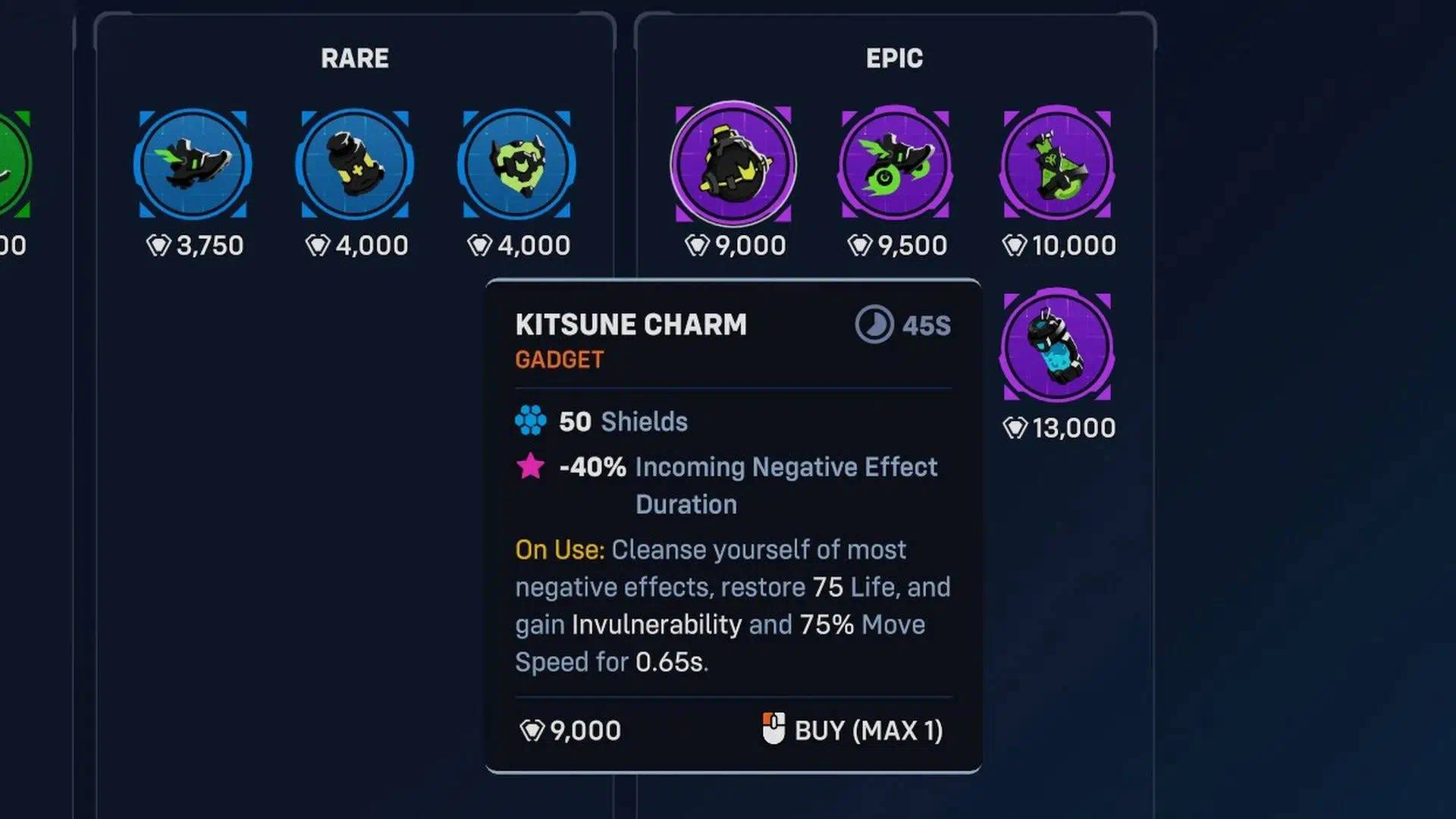1456x819 pixels.
Task: Select the epic green flask costing 10,000
Action: 1057,165
